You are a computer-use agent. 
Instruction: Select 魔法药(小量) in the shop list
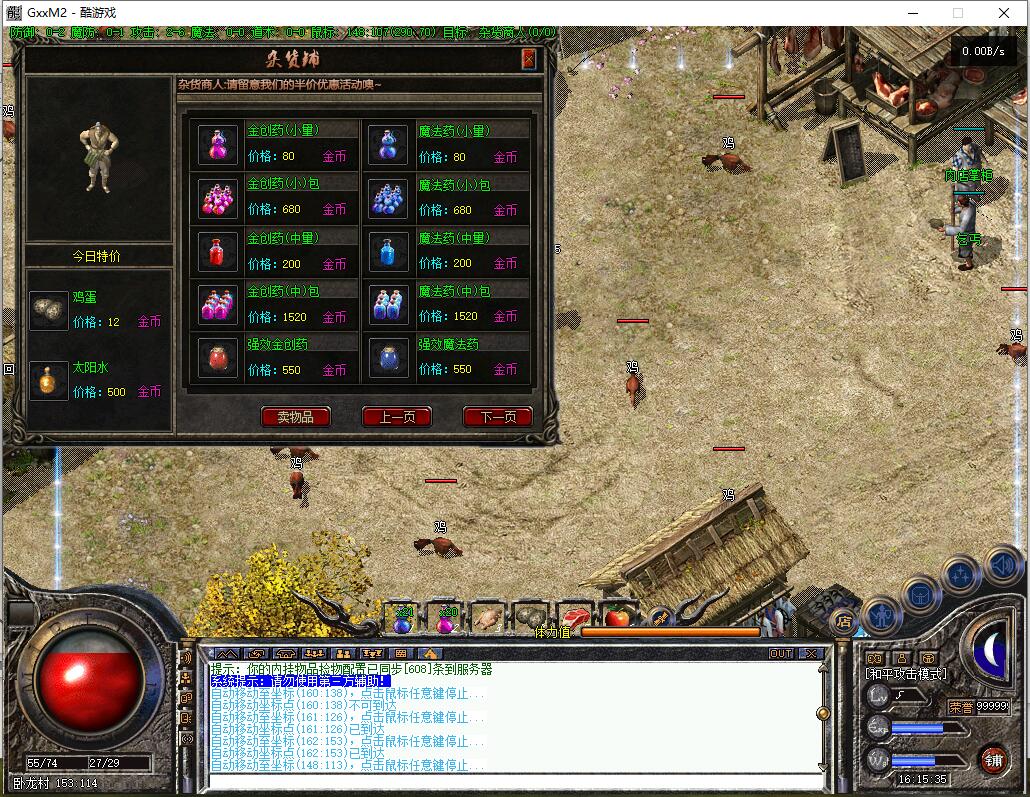pyautogui.click(x=388, y=144)
